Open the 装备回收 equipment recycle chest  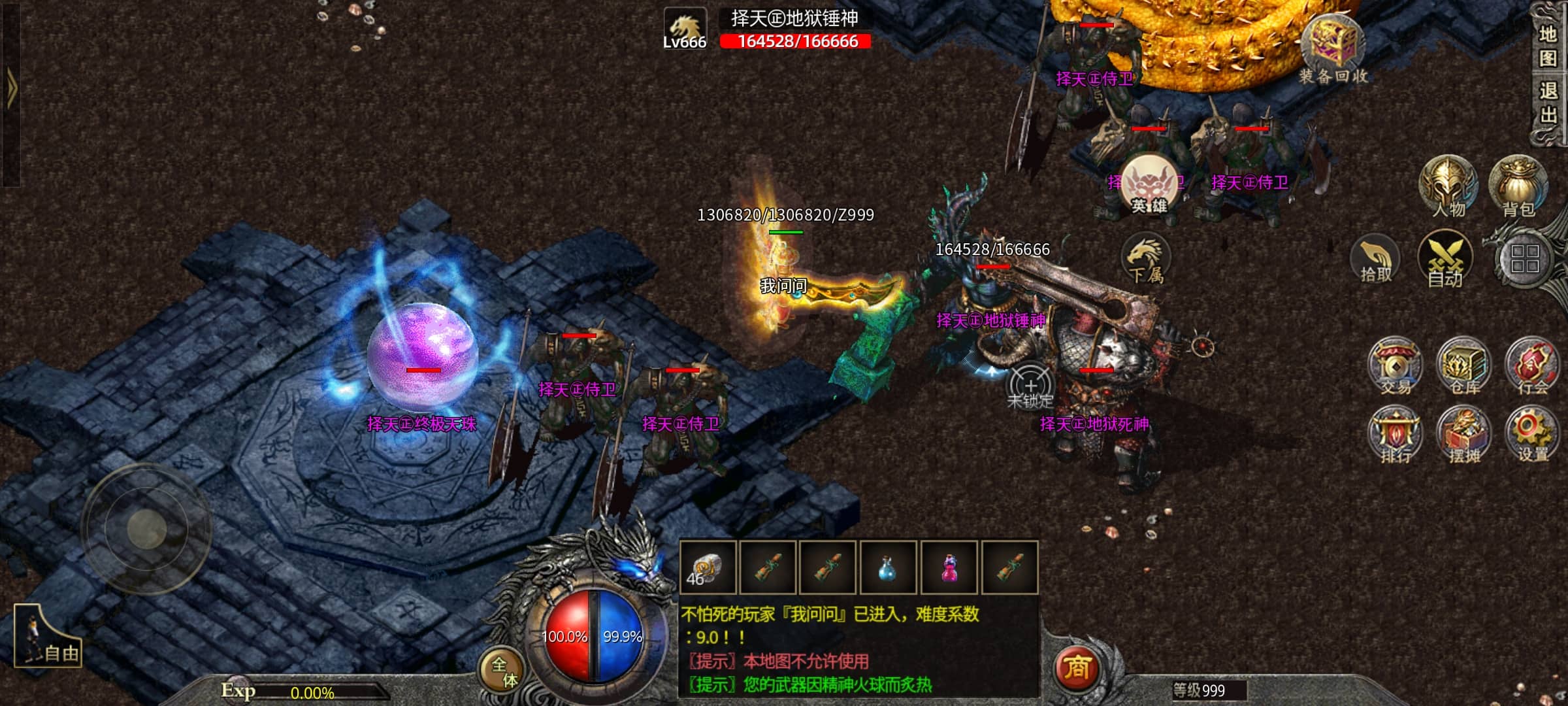click(x=1333, y=49)
